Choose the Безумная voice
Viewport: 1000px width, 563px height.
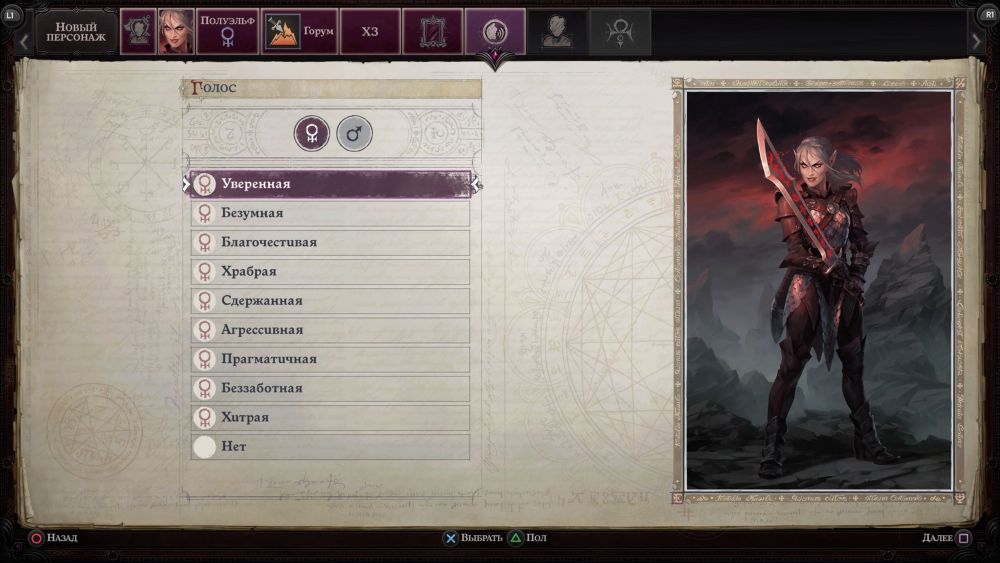click(x=330, y=213)
